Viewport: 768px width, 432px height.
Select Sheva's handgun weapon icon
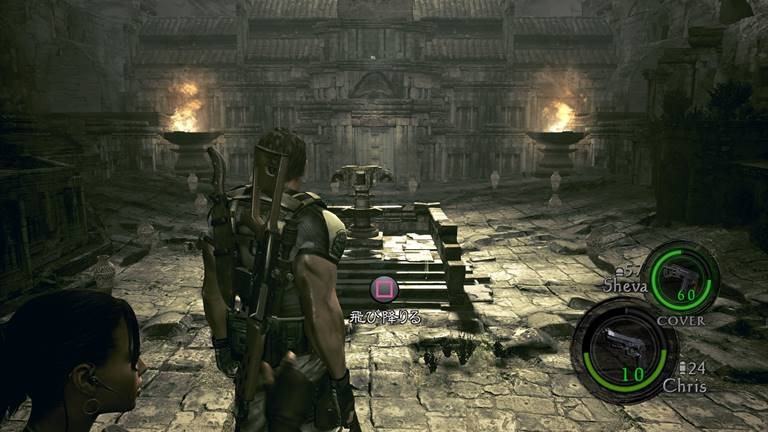click(x=679, y=277)
